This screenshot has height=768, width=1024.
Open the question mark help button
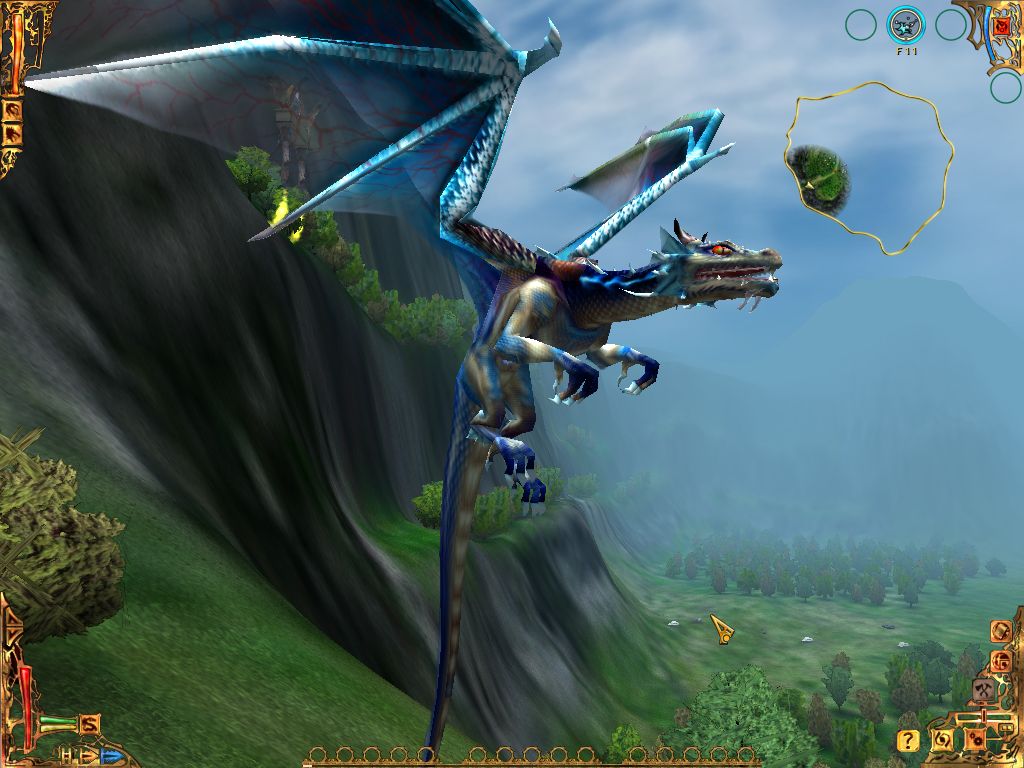coord(908,741)
